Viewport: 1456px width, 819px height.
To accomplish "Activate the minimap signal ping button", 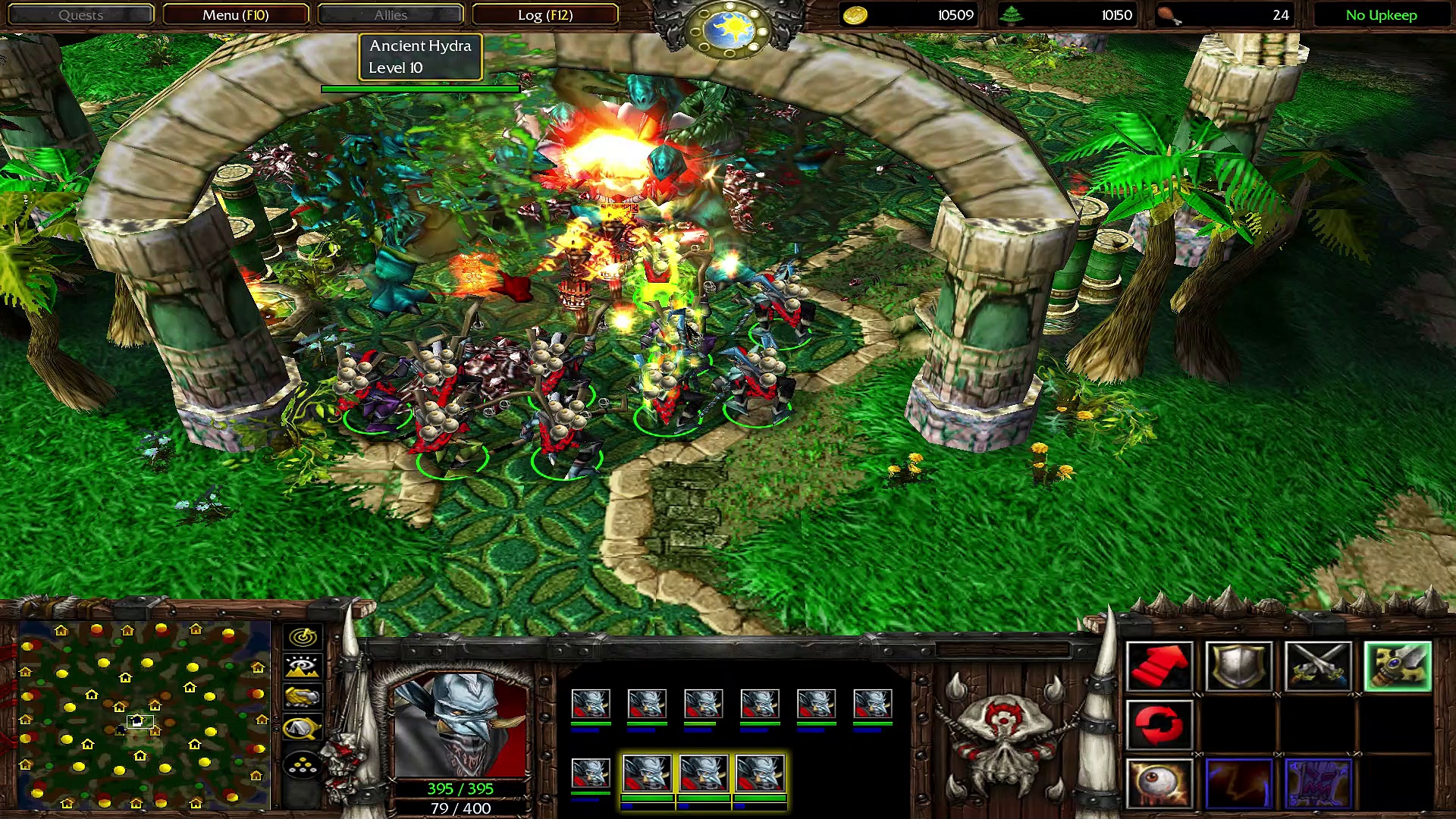I will tap(303, 637).
